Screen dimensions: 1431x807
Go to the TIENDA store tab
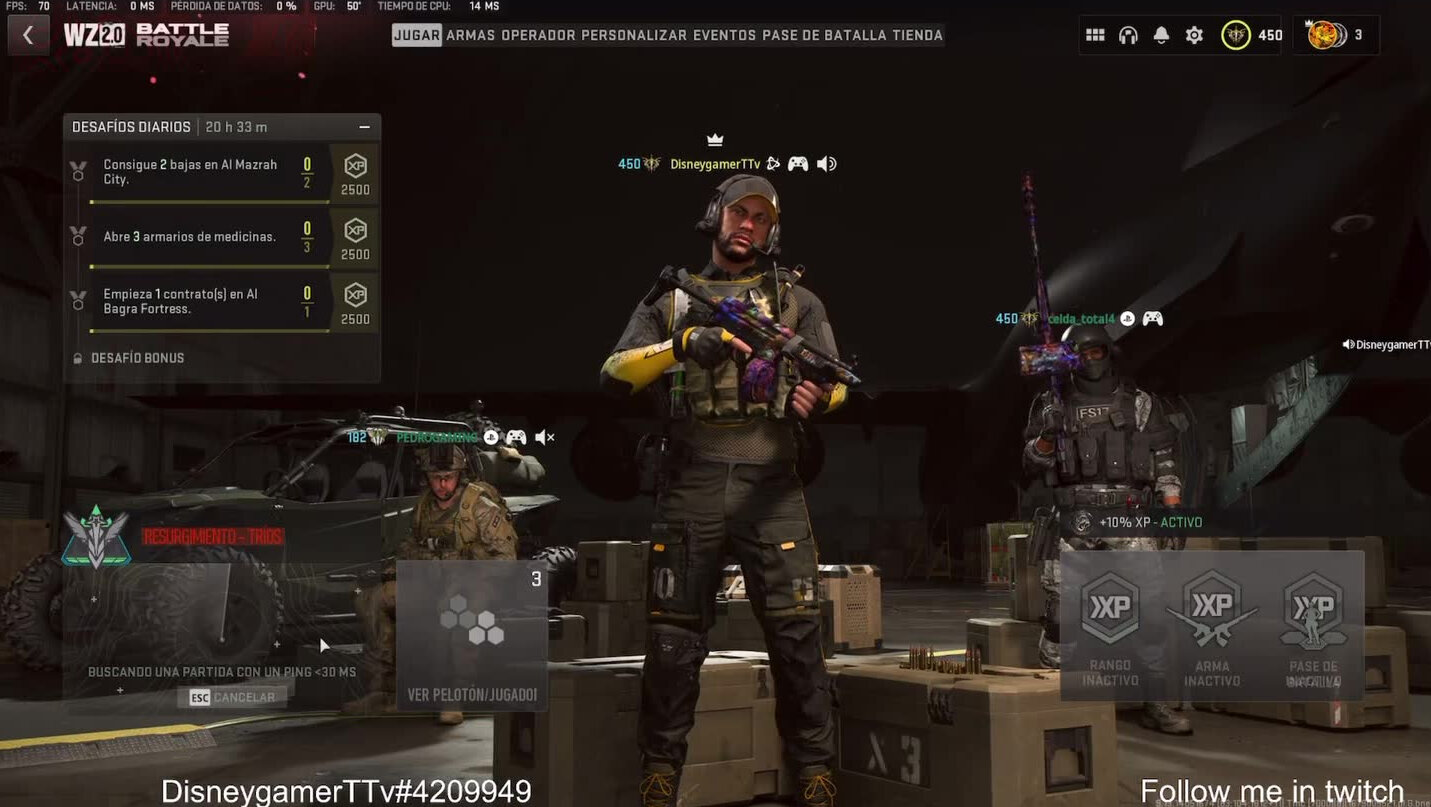[x=917, y=35]
